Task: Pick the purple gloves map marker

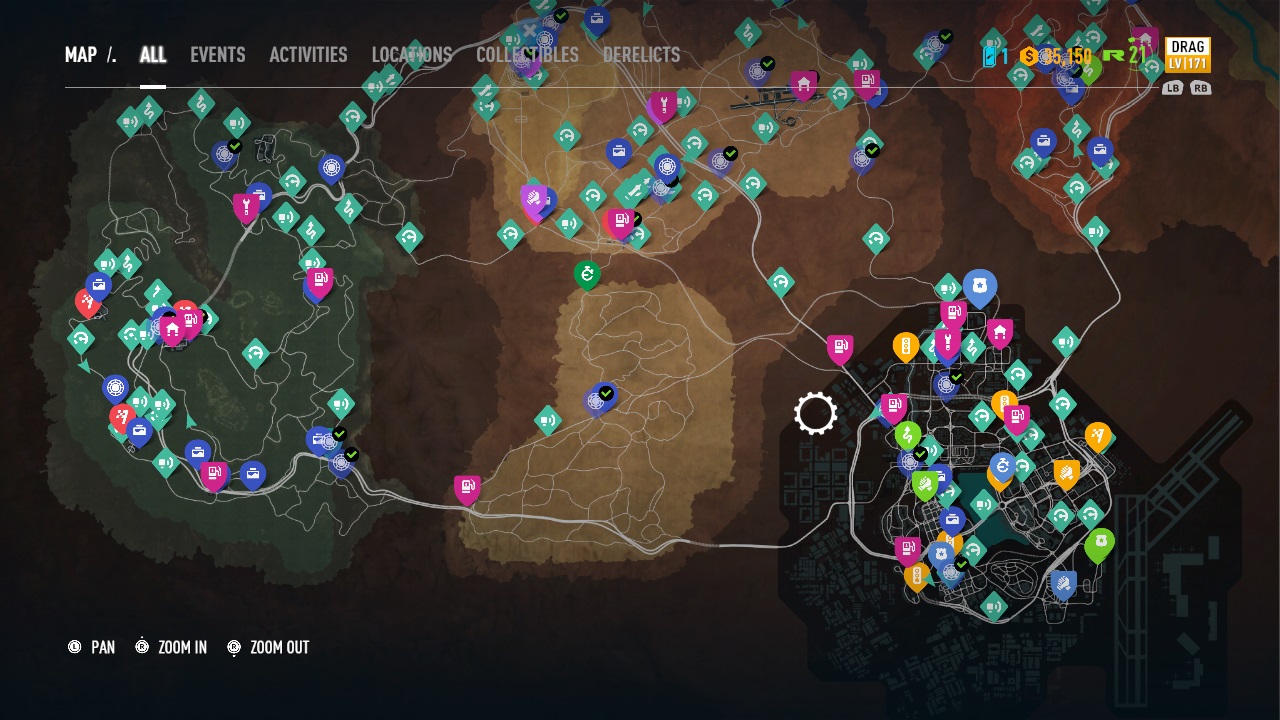Action: click(x=534, y=199)
